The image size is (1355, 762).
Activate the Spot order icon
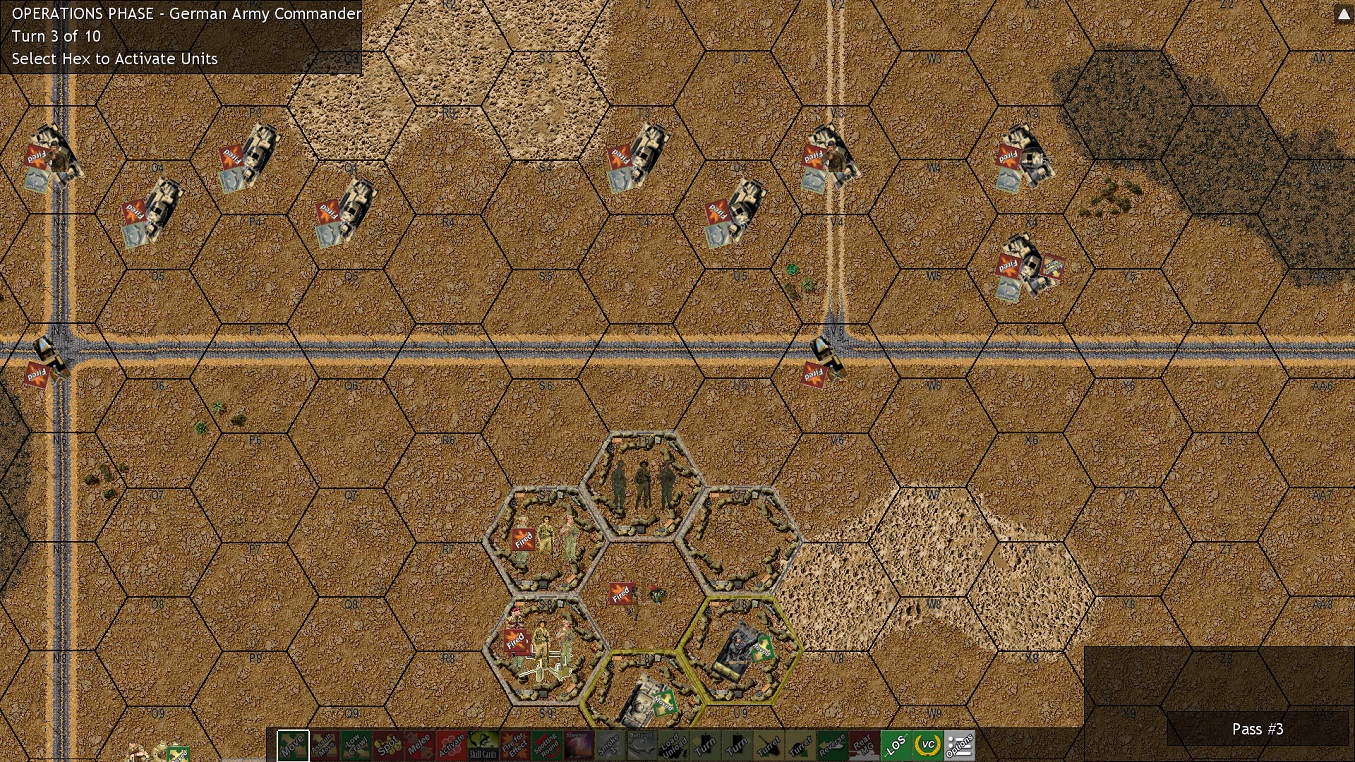(387, 746)
